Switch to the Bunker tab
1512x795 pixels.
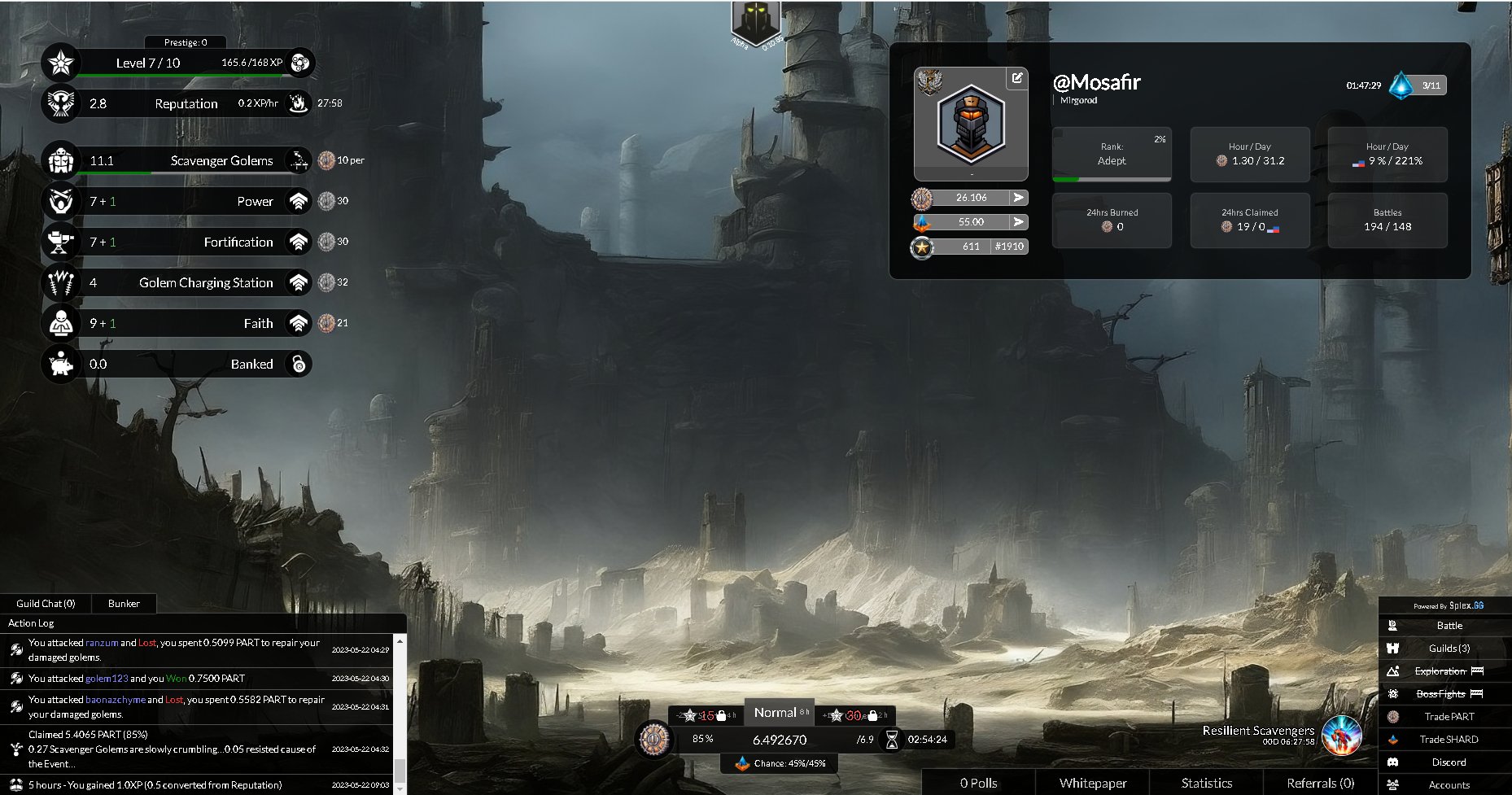(x=124, y=604)
